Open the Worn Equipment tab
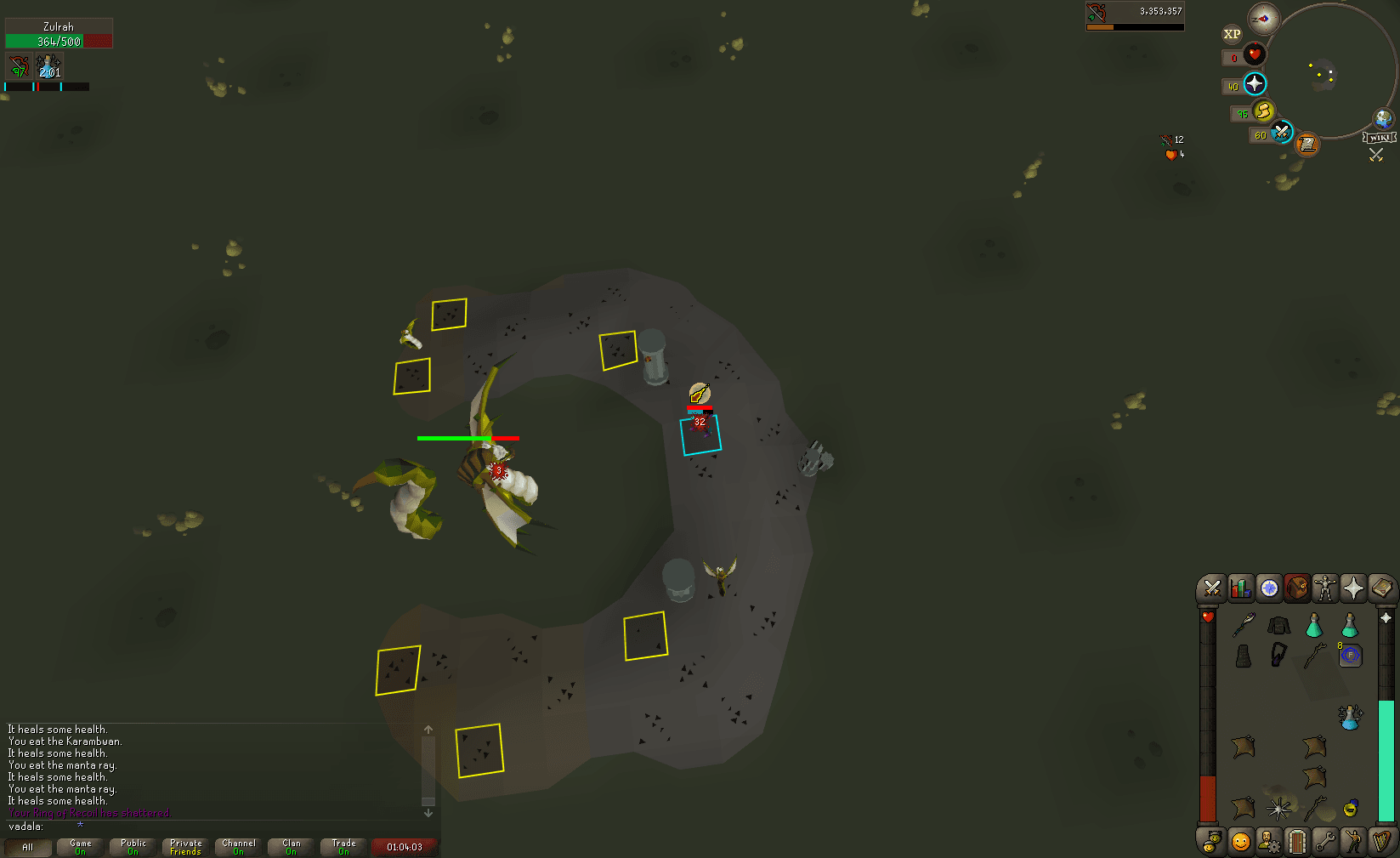This screenshot has width=1400, height=858. [x=1326, y=588]
